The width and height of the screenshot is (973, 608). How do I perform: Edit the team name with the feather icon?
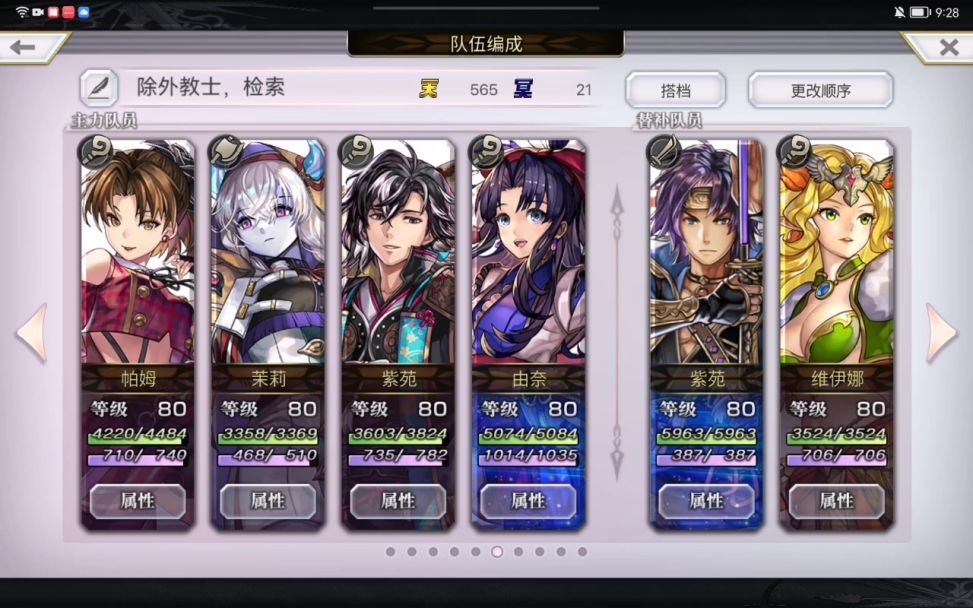coord(99,88)
